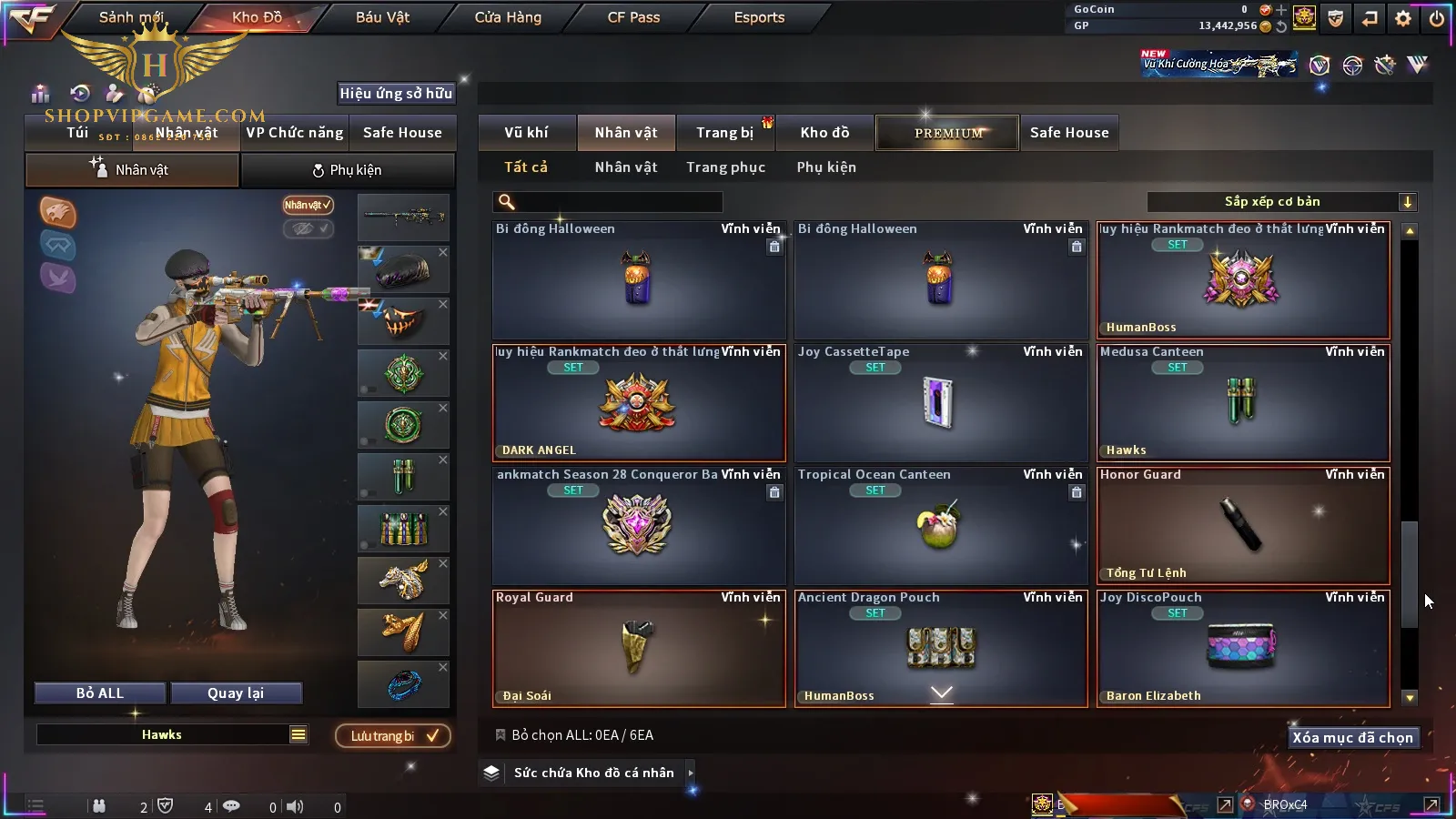Click the Bỏ ALL button

[x=100, y=693]
